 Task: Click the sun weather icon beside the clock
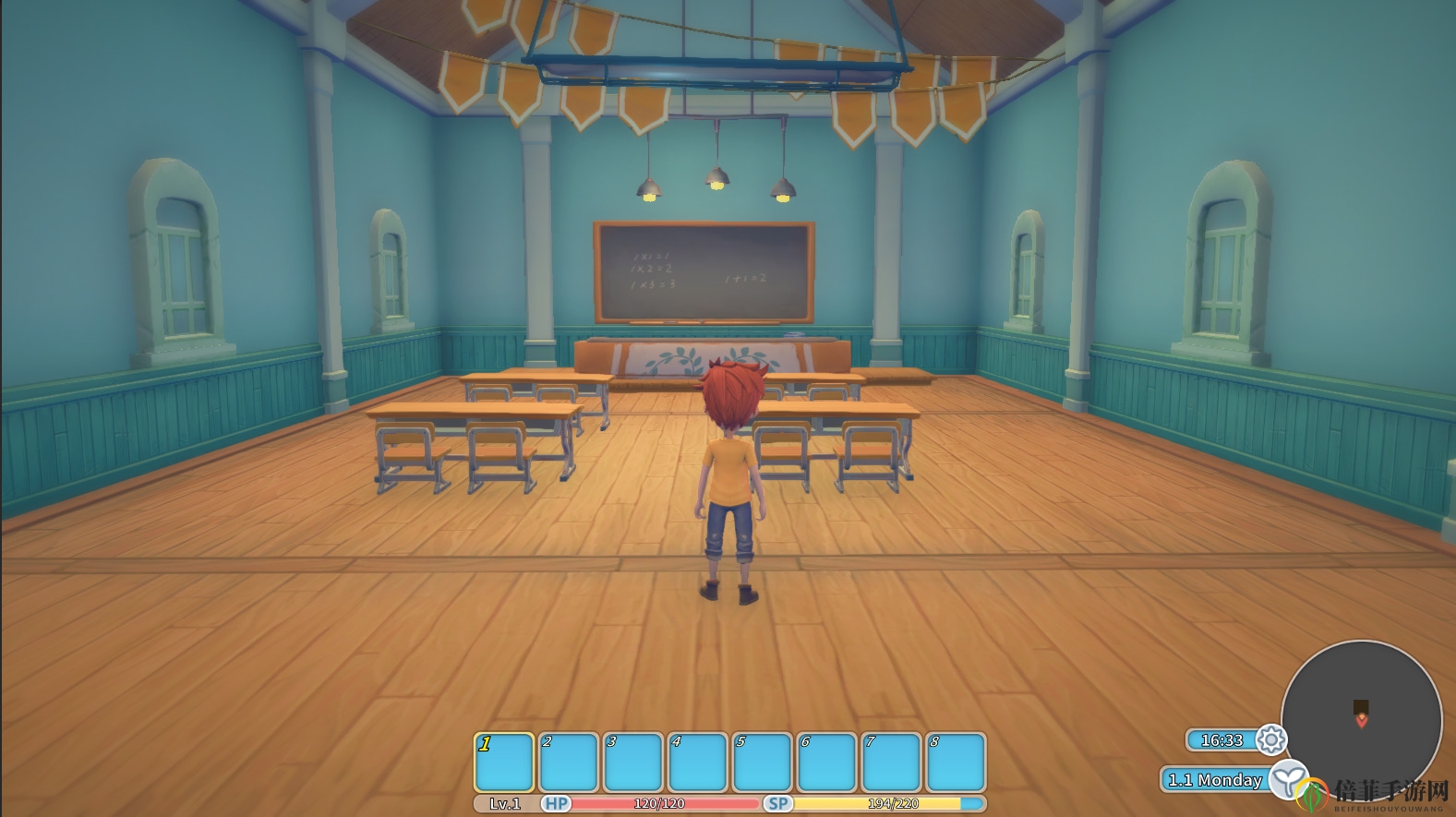[1271, 739]
